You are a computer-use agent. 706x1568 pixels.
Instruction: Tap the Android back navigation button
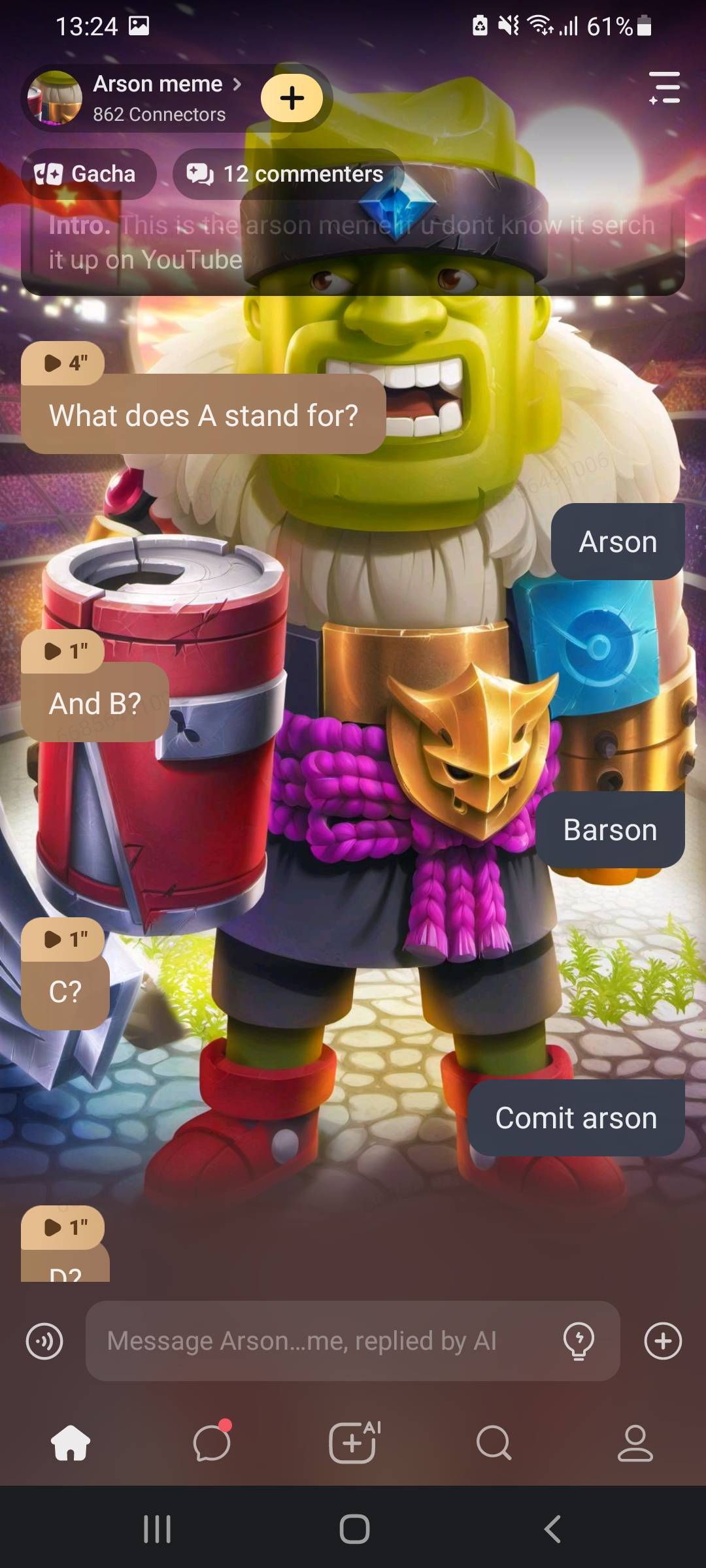pos(553,1529)
